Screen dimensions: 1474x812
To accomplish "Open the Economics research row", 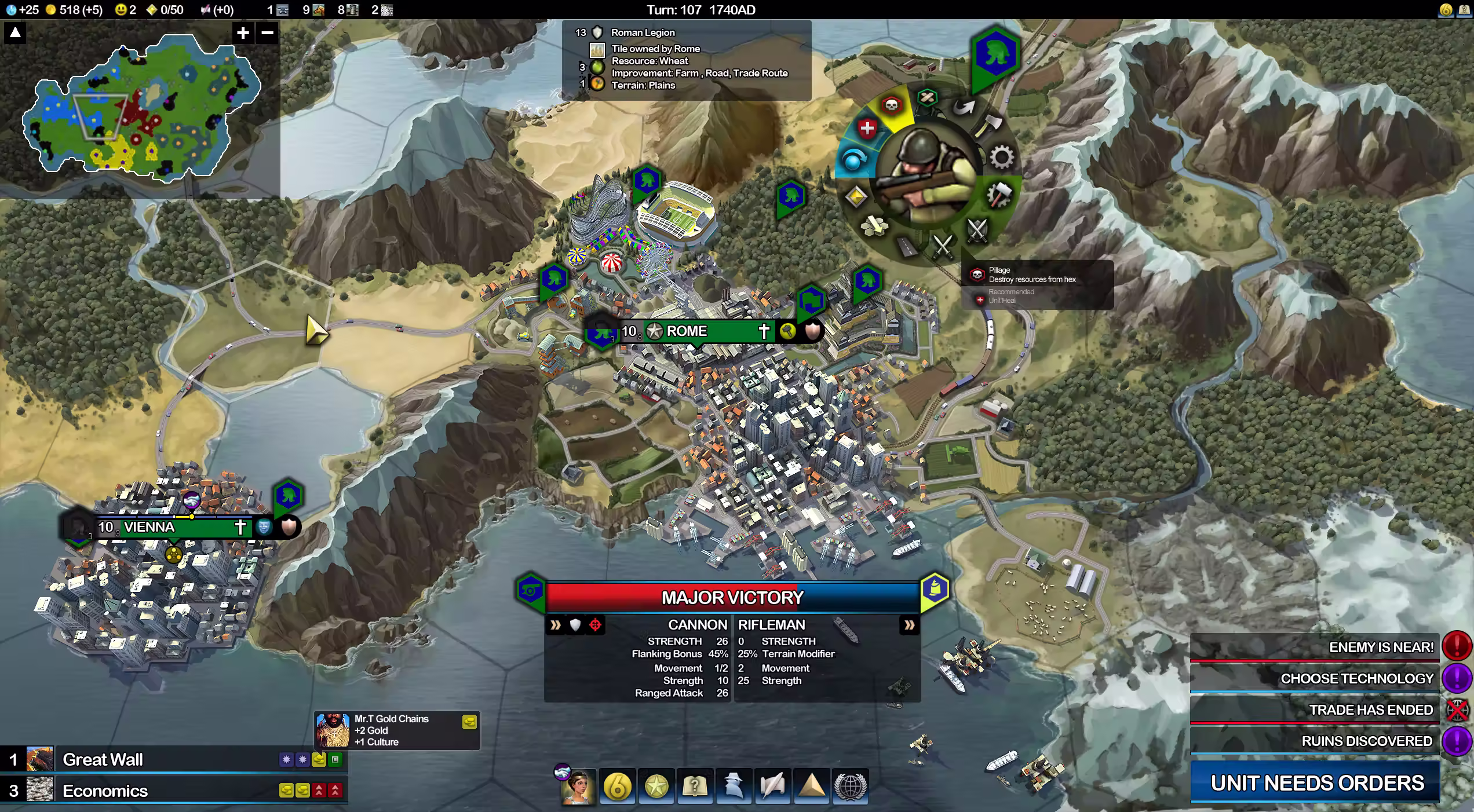I will (x=174, y=791).
